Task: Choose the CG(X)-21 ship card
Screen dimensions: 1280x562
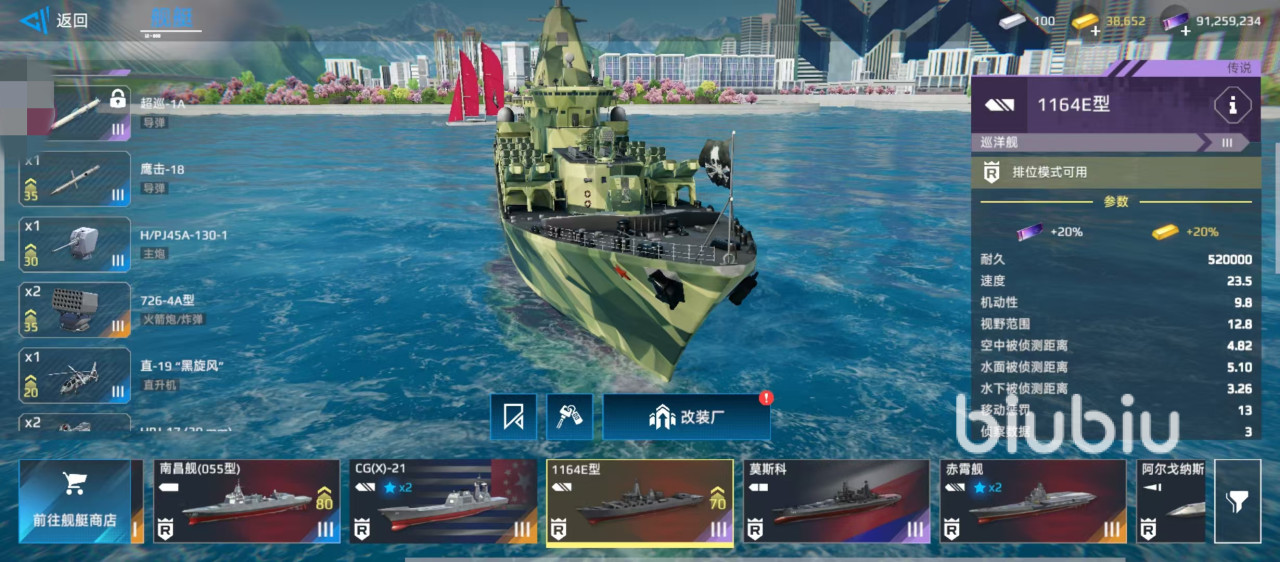Action: tap(443, 501)
